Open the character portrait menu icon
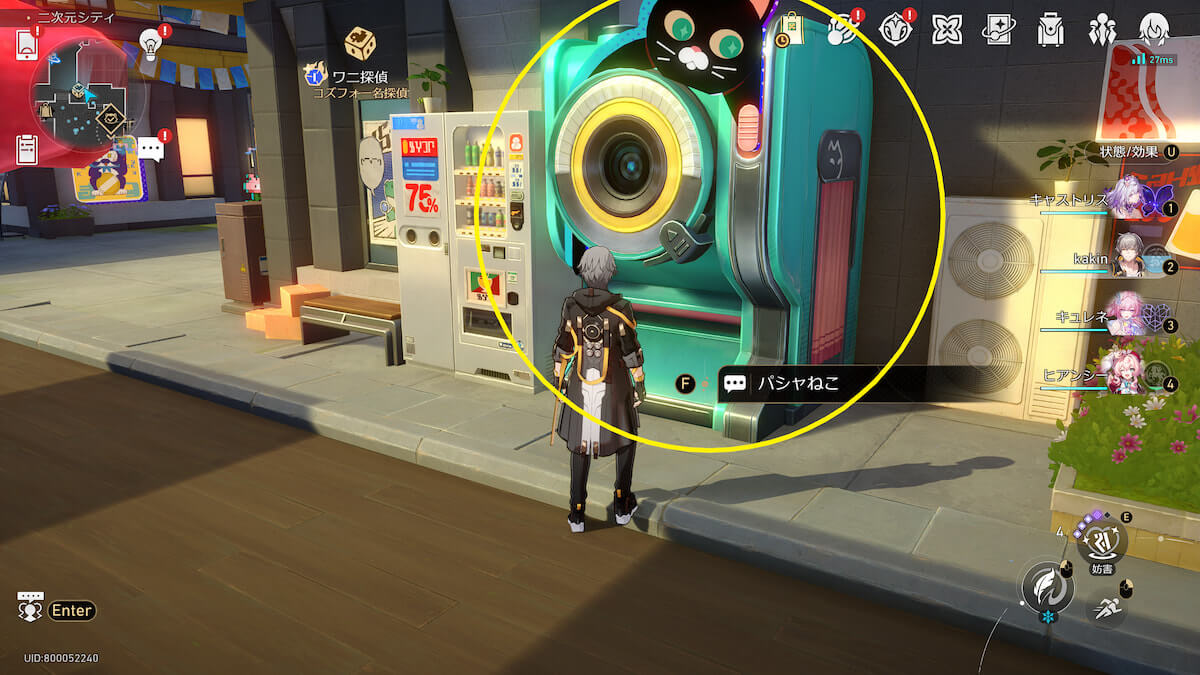The image size is (1200, 675). tap(1155, 29)
